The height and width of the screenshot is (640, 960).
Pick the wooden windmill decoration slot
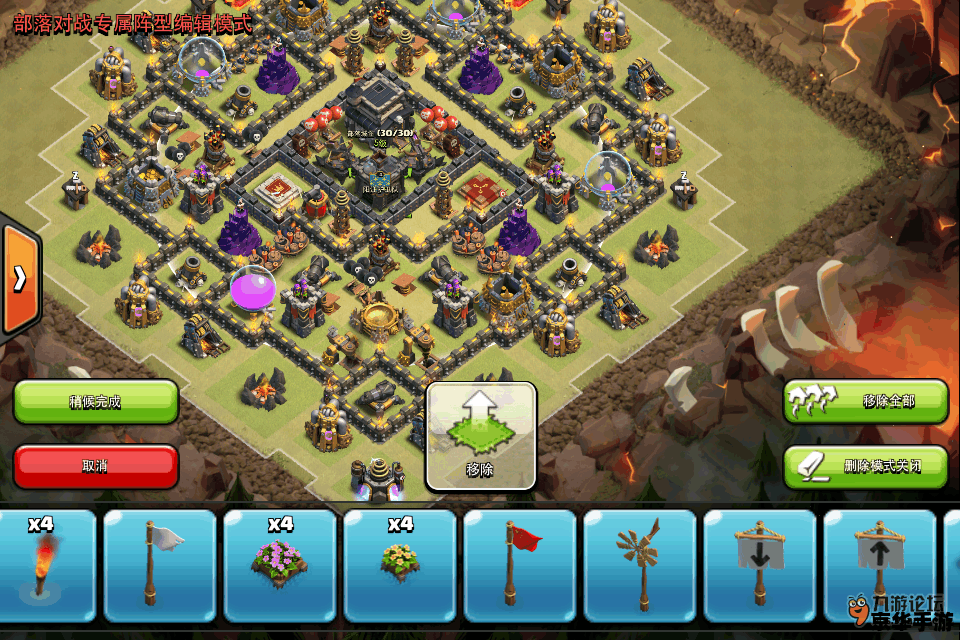pos(640,565)
